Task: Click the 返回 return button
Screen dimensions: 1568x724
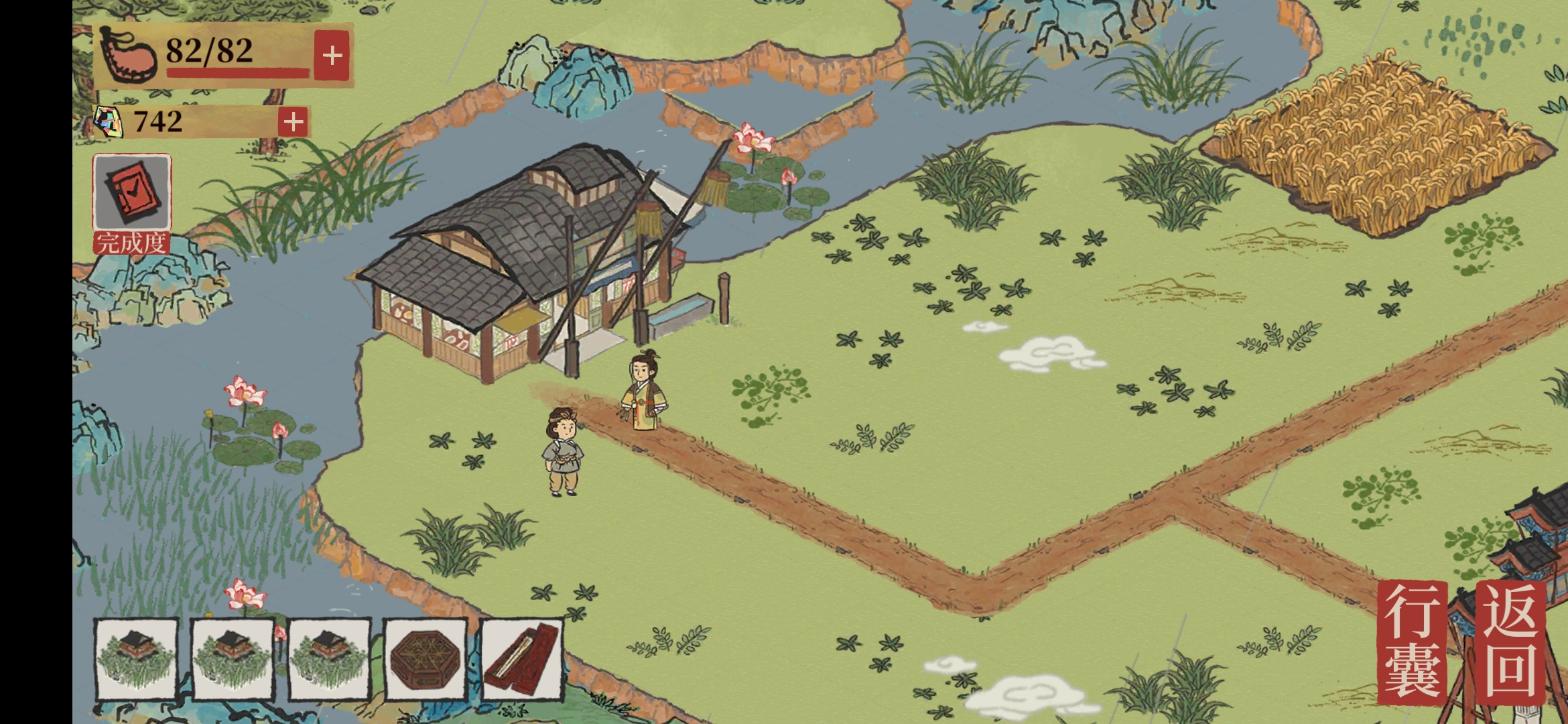Action: 1510,642
